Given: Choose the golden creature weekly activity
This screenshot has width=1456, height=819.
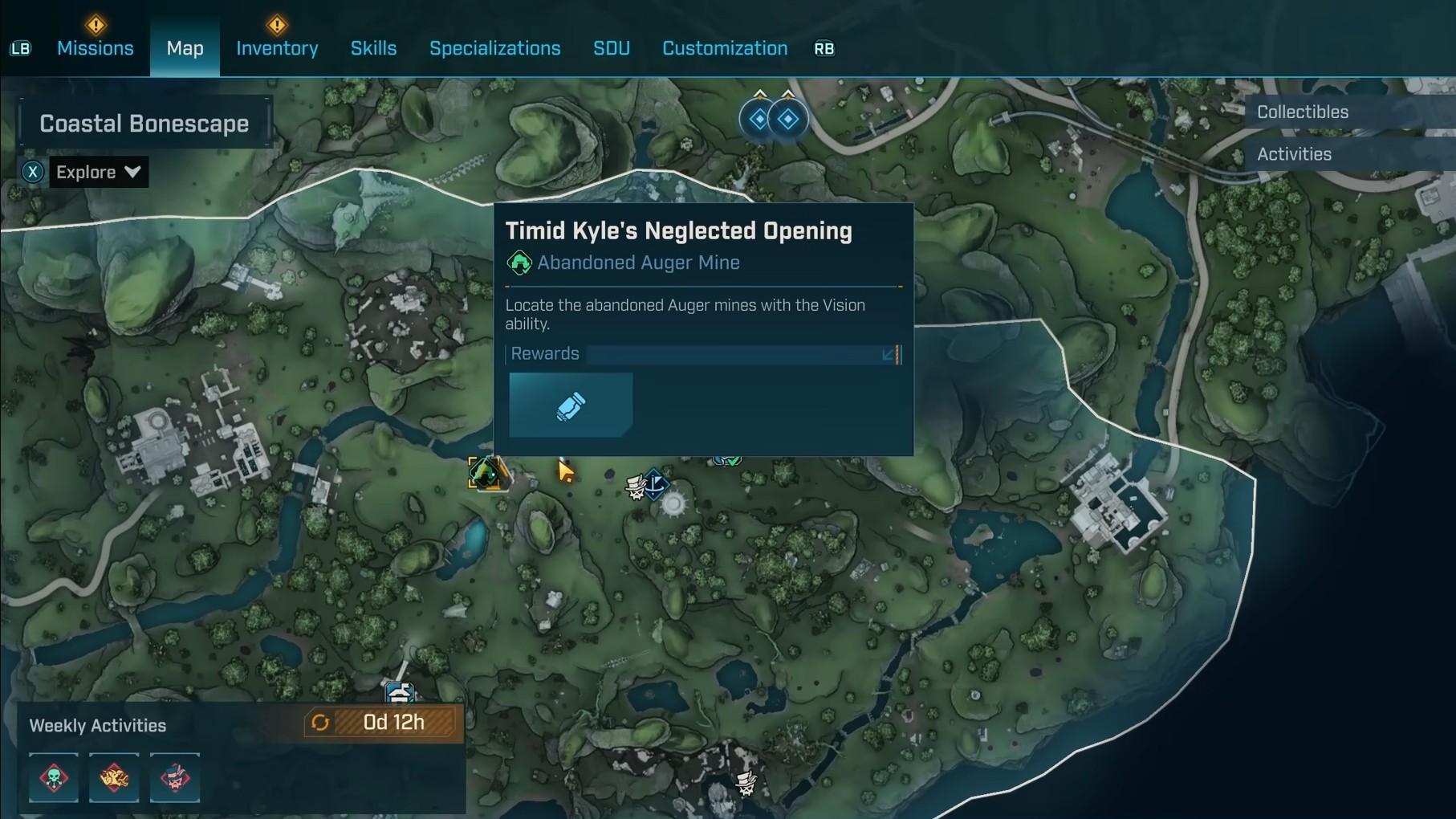Looking at the screenshot, I should coord(114,777).
